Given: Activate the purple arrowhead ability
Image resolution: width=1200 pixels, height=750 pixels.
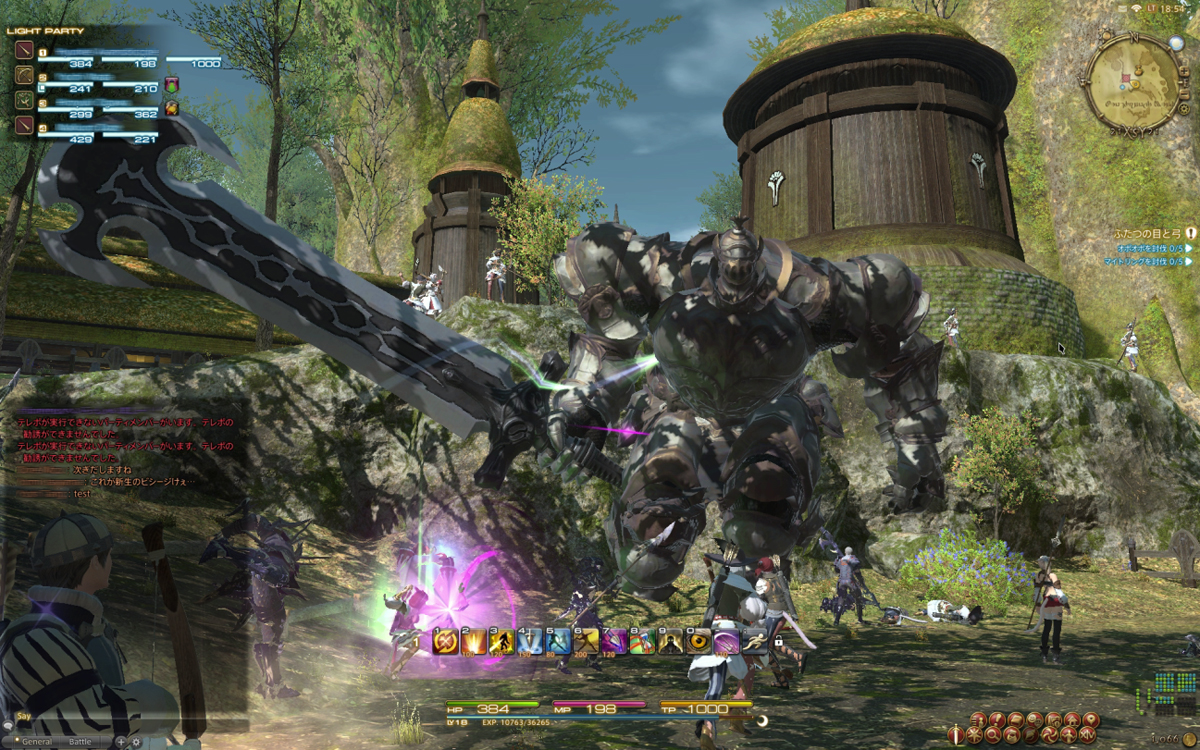Looking at the screenshot, I should (614, 641).
